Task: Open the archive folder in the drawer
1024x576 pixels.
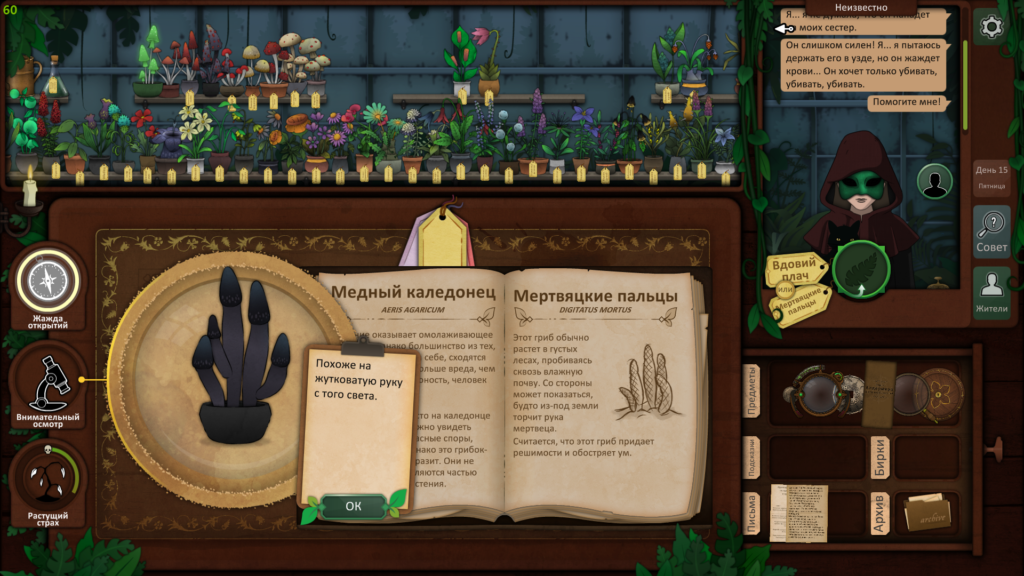Action: click(x=926, y=513)
